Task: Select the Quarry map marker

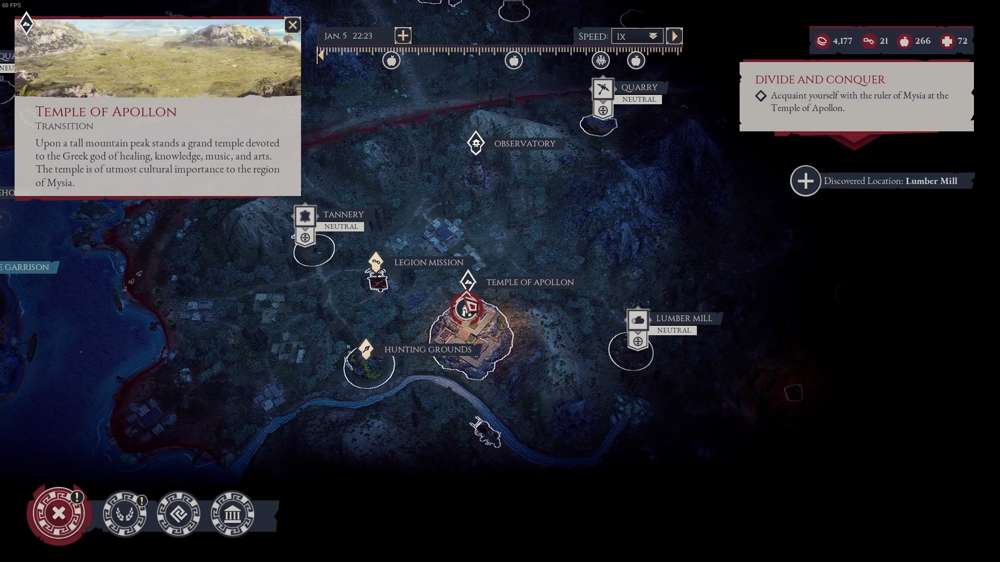Action: tap(602, 89)
